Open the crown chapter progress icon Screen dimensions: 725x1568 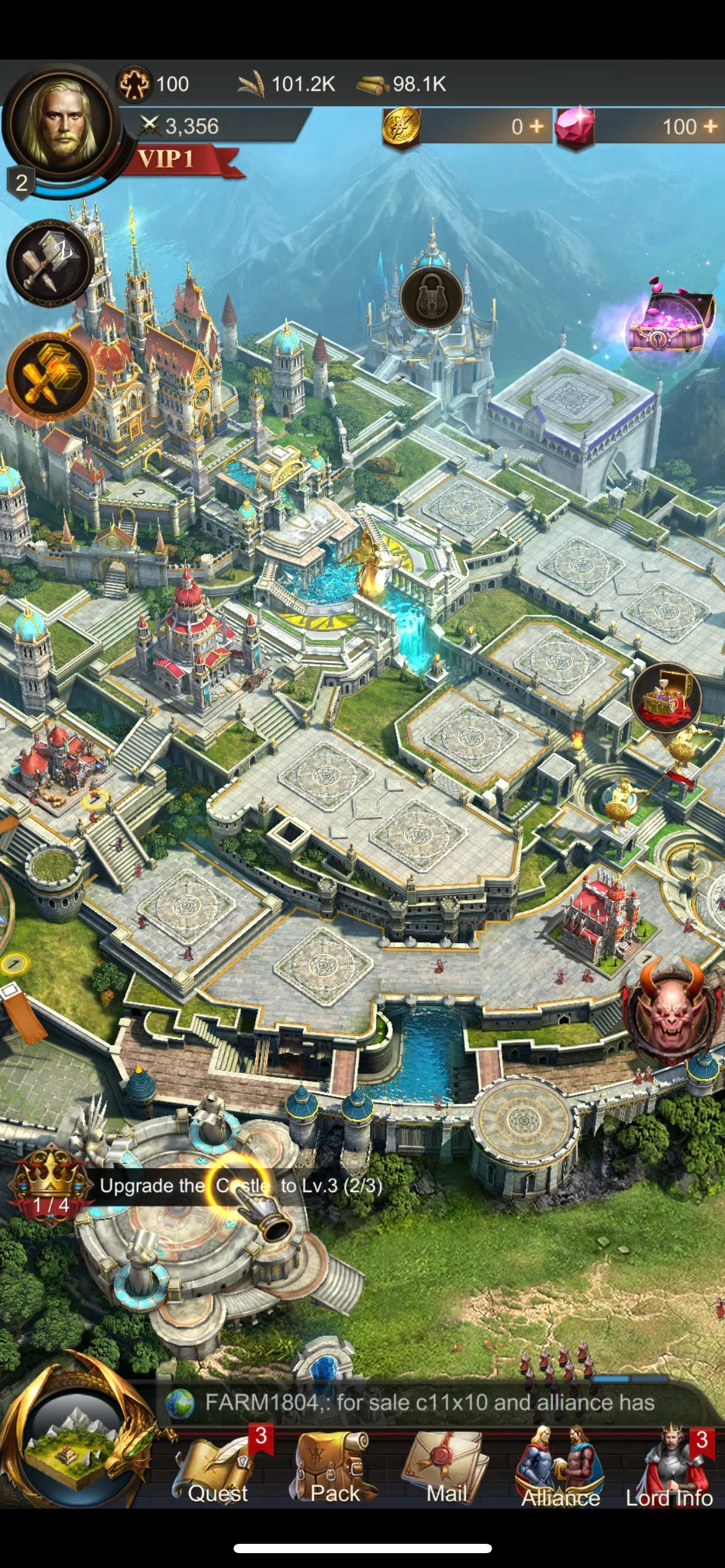51,1183
